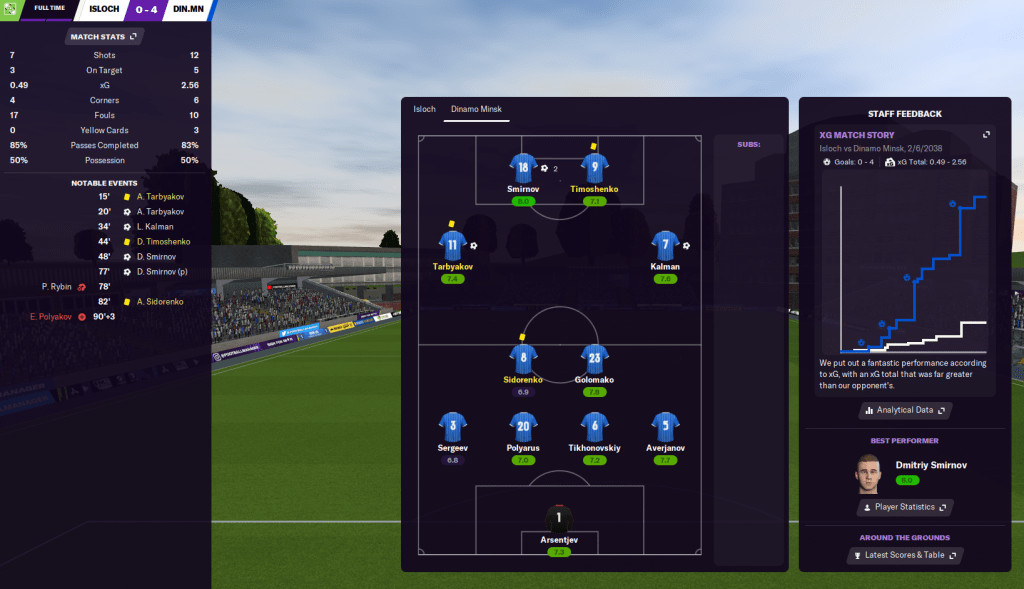Viewport: 1024px width, 589px height.
Task: Select the Dinamo Minsk lineup tab
Action: pyautogui.click(x=477, y=109)
